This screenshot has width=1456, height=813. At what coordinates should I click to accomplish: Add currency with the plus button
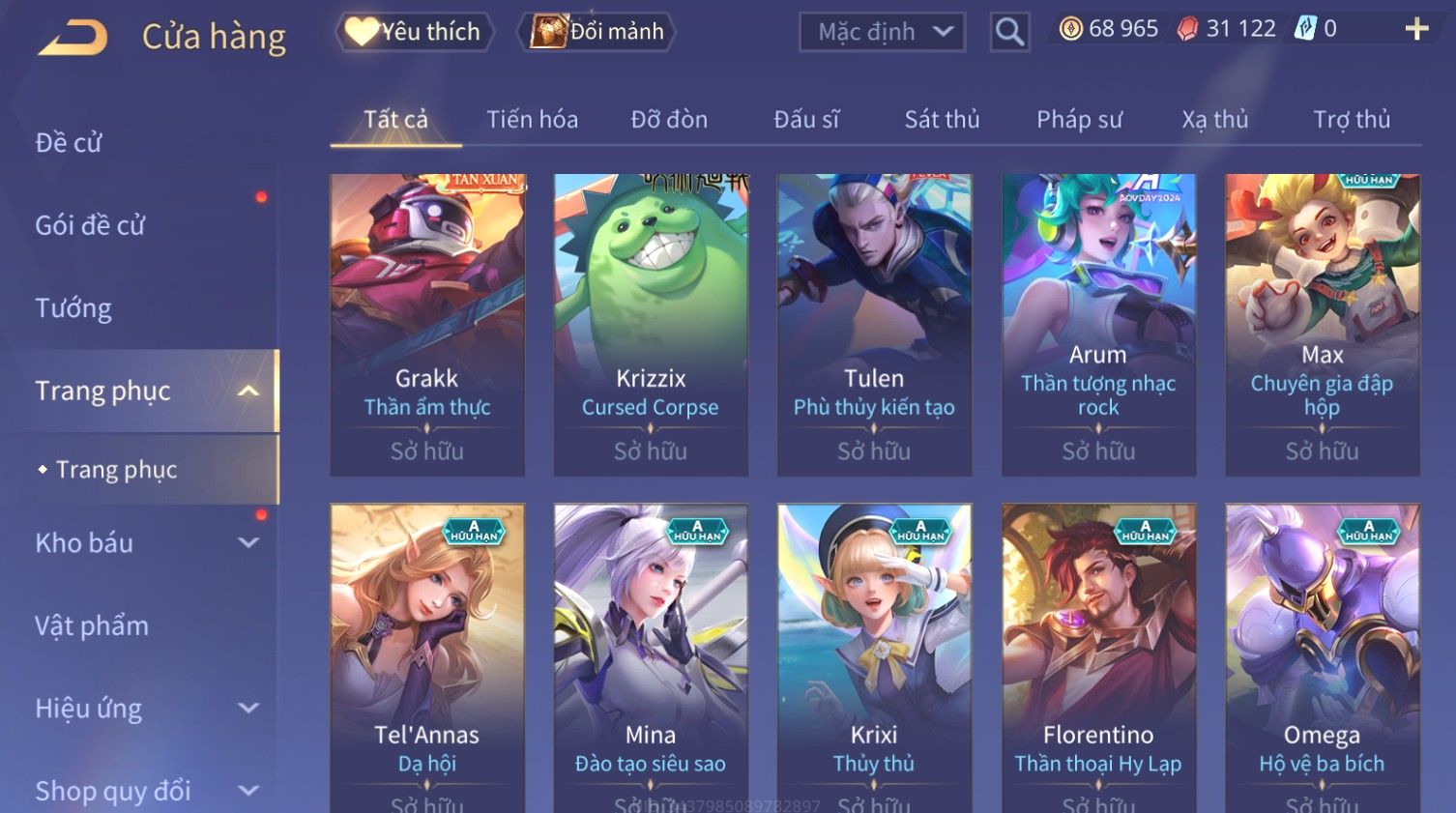[x=1416, y=29]
